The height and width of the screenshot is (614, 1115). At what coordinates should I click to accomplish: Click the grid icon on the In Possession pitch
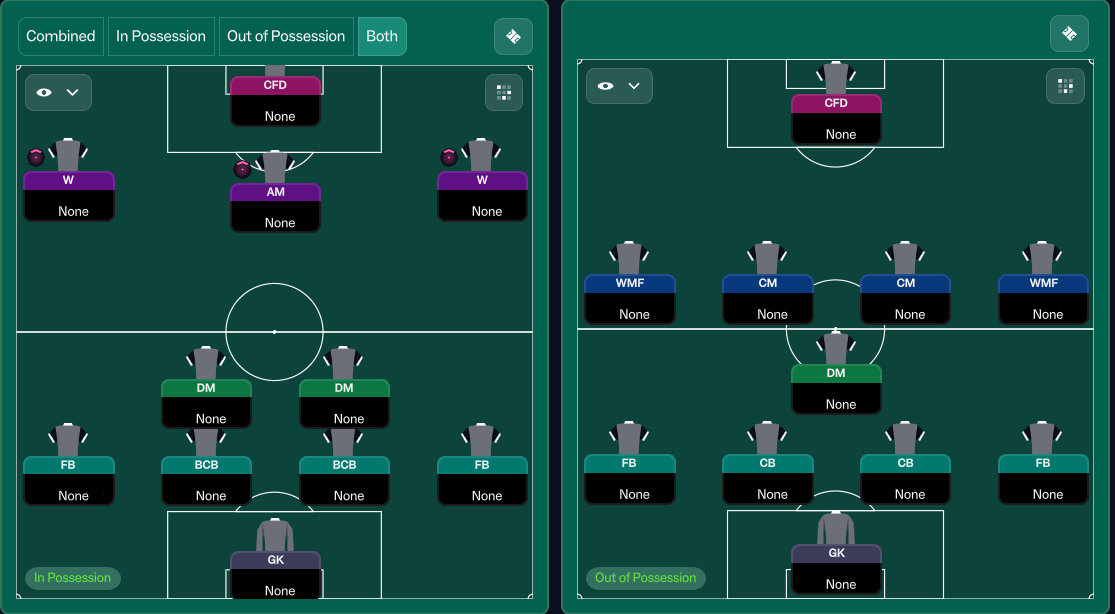[503, 93]
